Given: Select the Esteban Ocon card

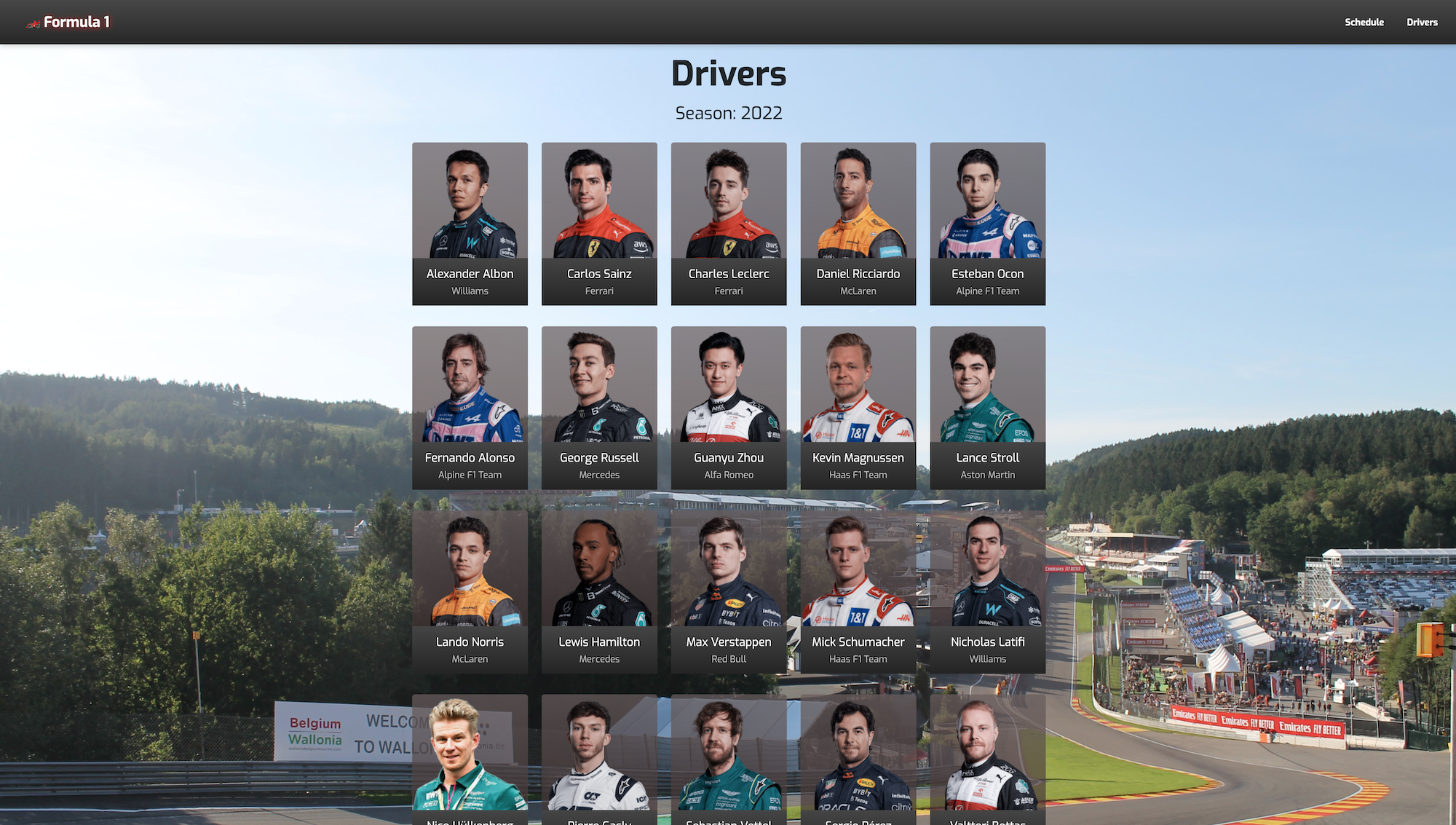Looking at the screenshot, I should [987, 224].
